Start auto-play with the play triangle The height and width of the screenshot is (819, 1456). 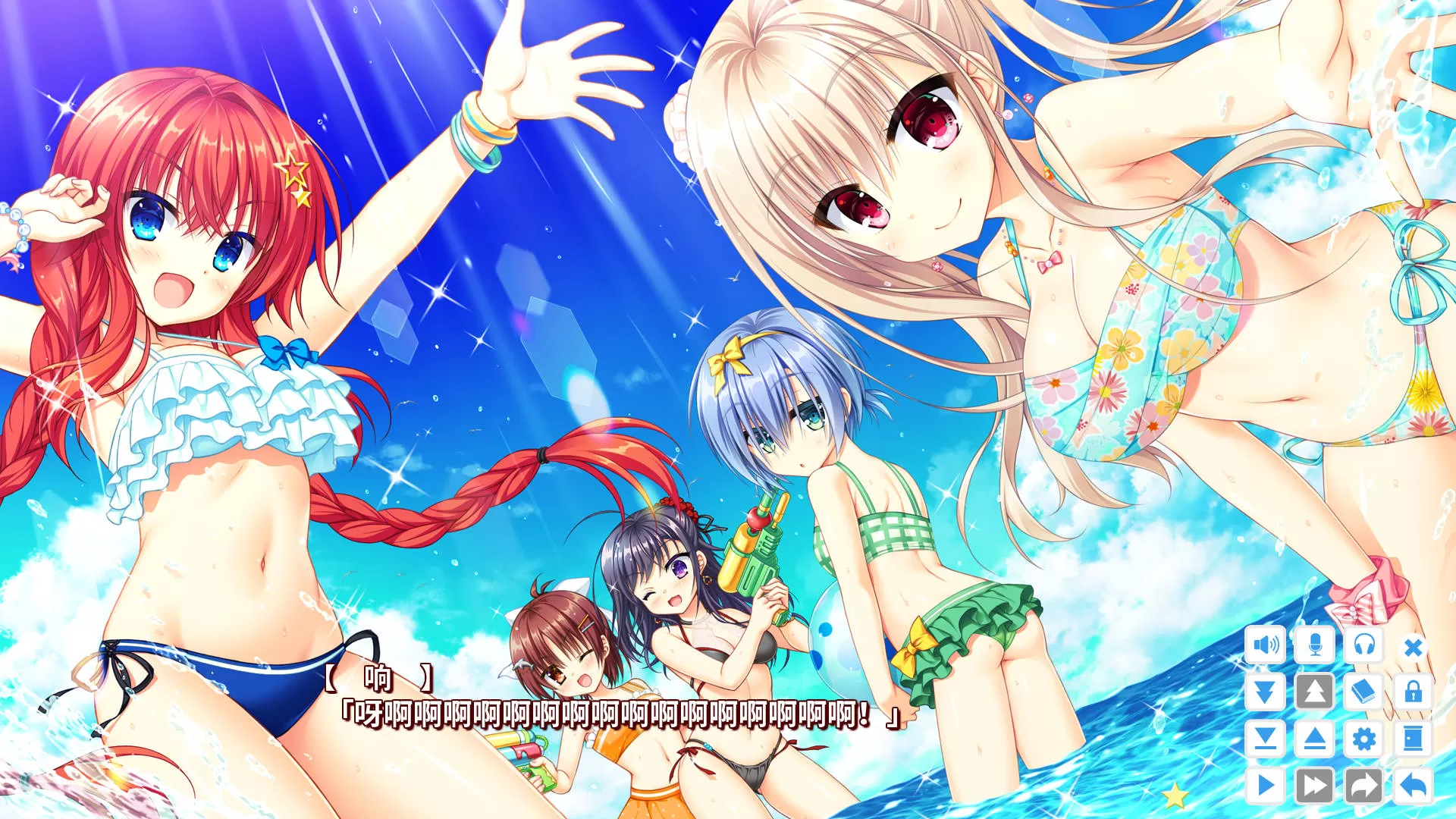tap(1265, 785)
